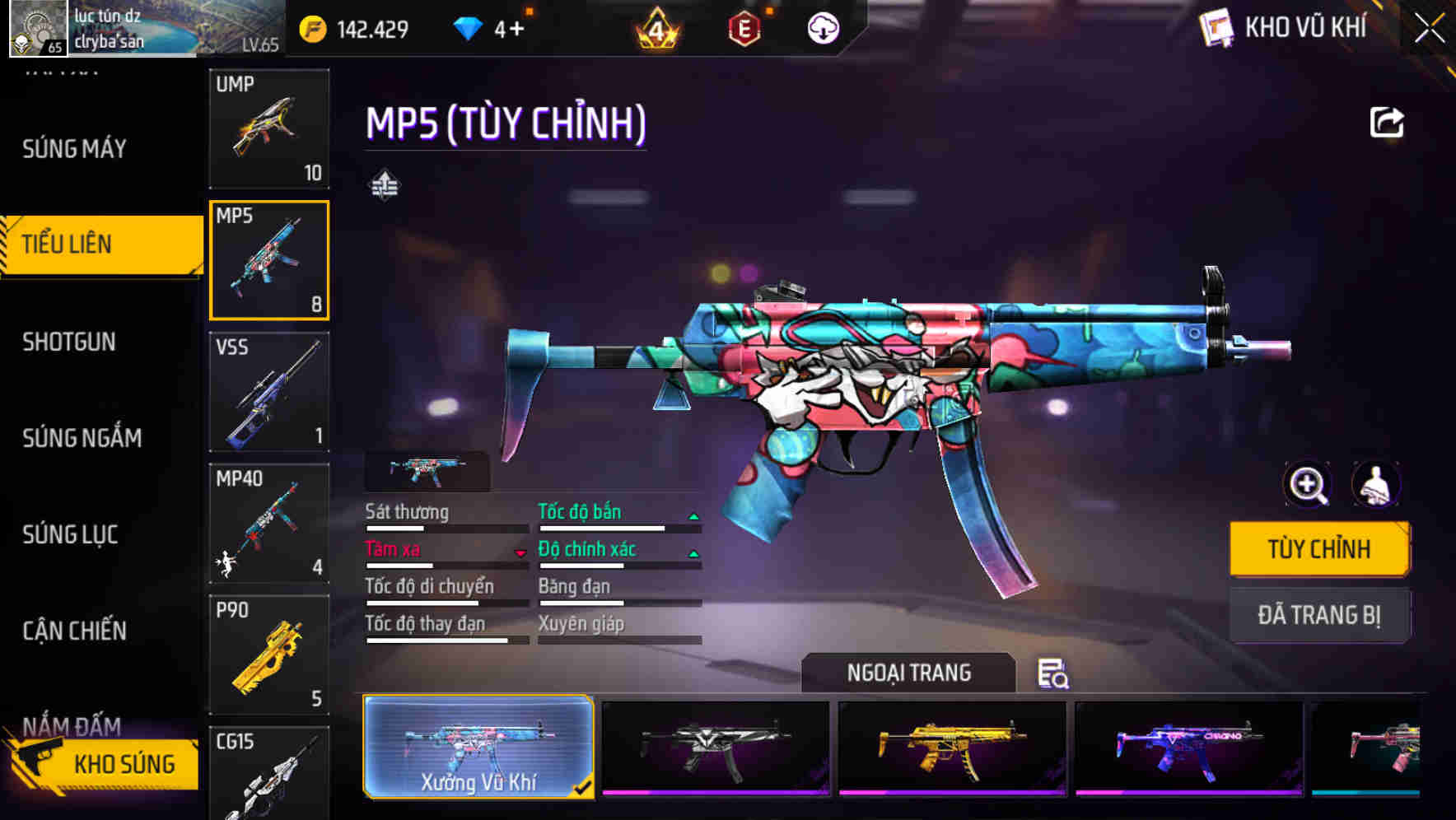Zoom in with the magnifier icon
This screenshot has height=820, width=1456.
click(1308, 485)
